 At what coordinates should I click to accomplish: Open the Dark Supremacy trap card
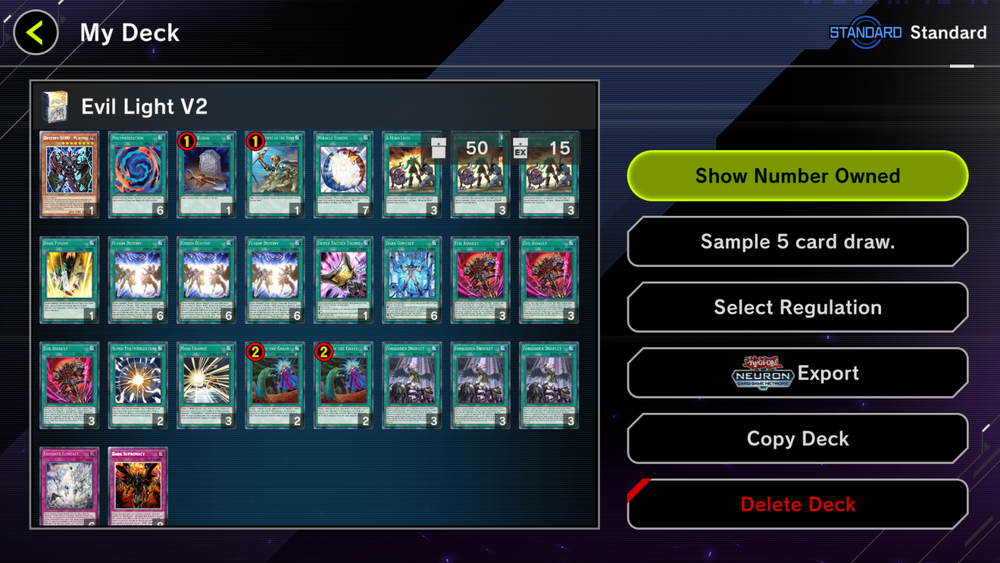point(138,487)
